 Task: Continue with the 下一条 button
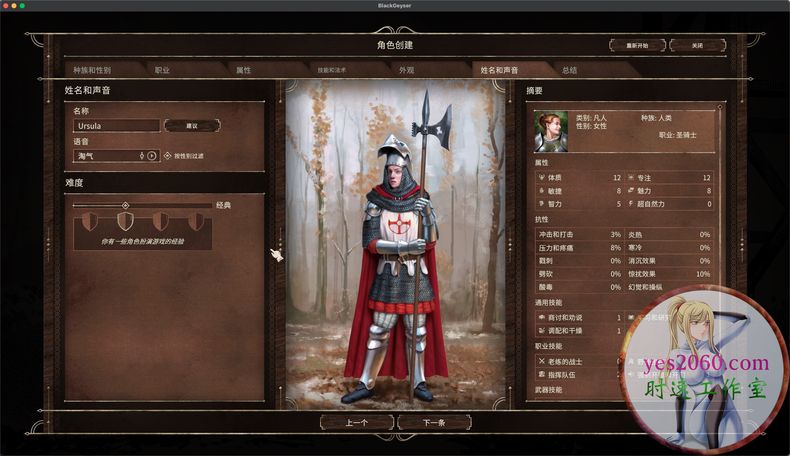click(433, 423)
